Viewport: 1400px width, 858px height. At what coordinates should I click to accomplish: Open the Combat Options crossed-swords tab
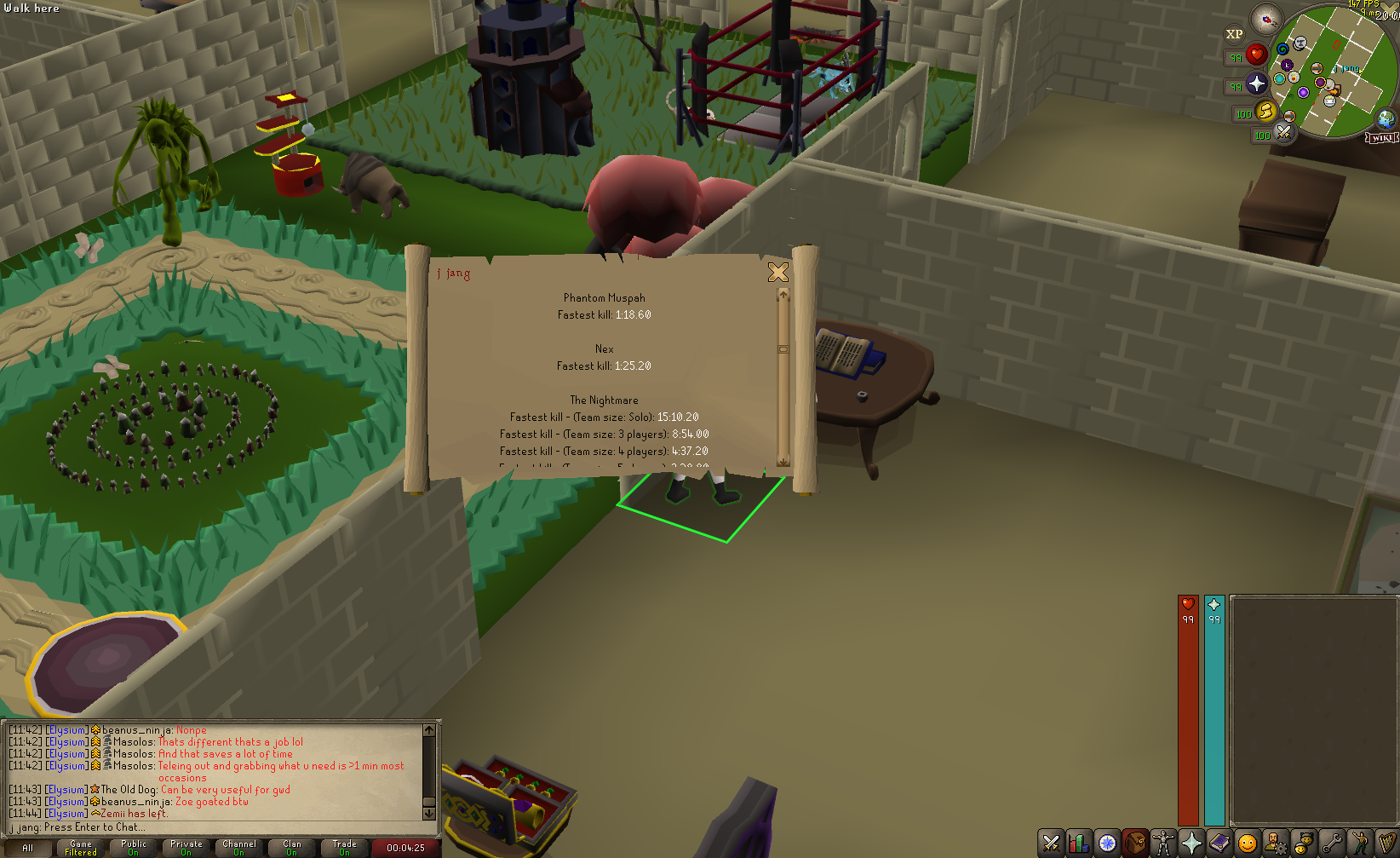1051,843
